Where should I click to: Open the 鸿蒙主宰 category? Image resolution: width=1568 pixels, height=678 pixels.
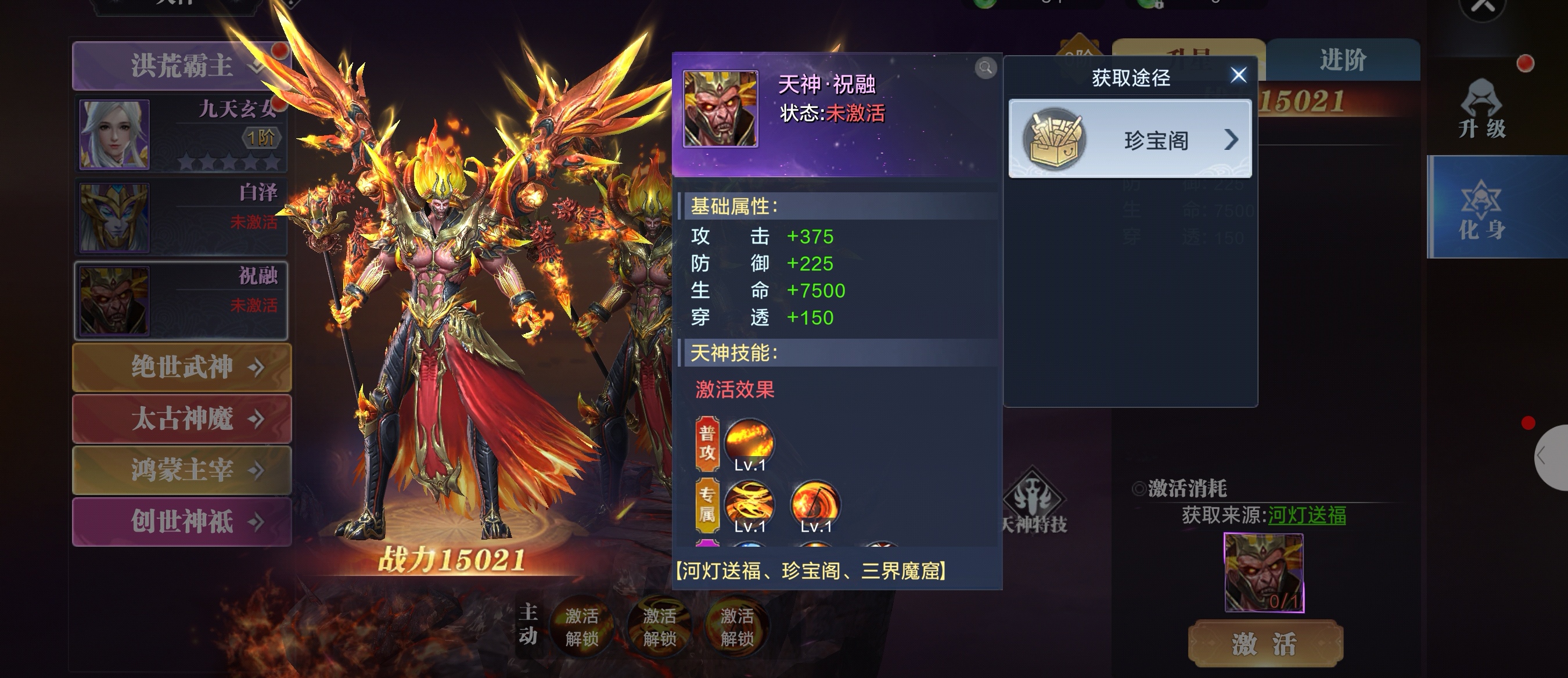182,470
